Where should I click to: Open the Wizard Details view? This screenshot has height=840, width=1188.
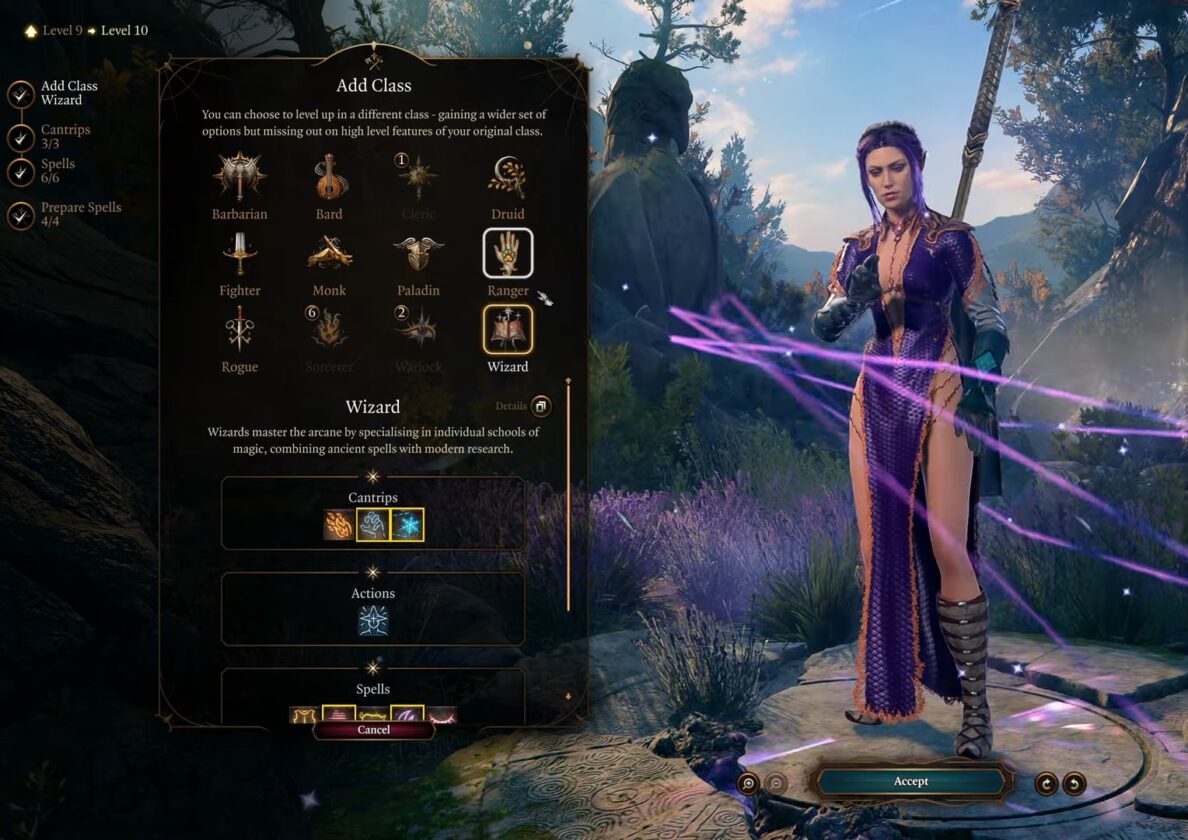point(540,406)
